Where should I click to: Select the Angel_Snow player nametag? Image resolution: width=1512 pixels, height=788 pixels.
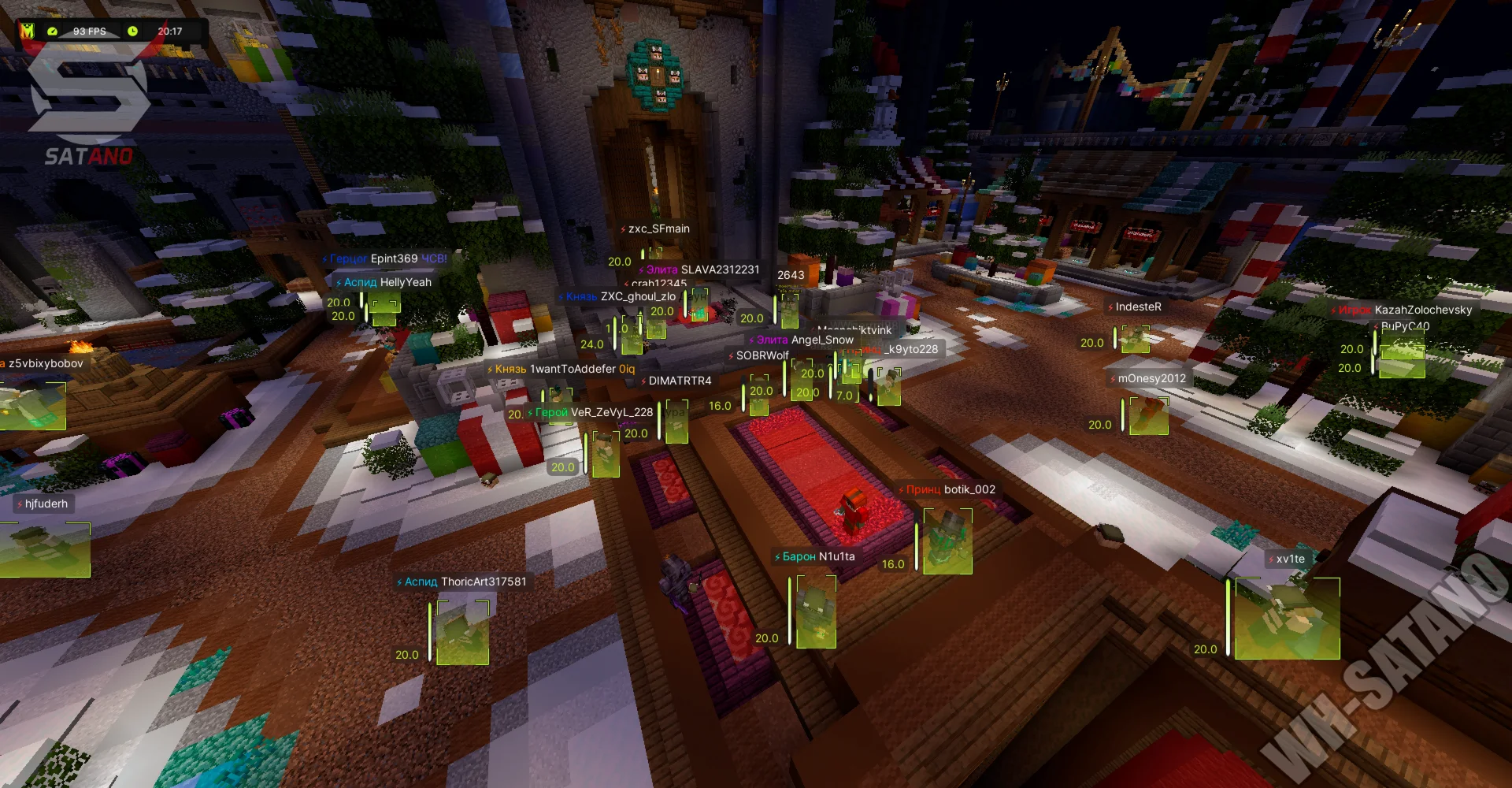821,340
